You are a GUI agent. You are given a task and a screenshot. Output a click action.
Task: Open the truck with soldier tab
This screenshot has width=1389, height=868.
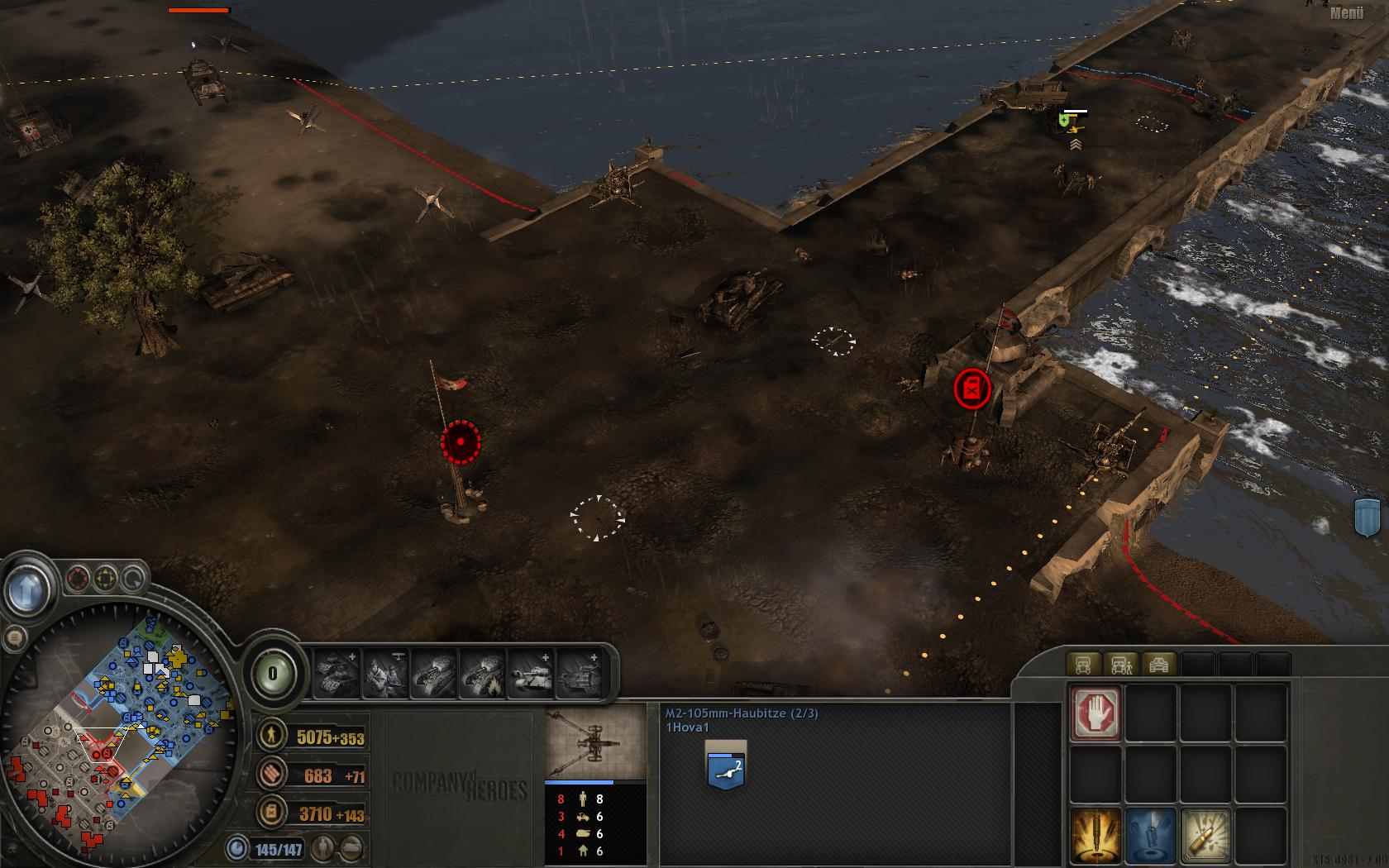click(1121, 664)
